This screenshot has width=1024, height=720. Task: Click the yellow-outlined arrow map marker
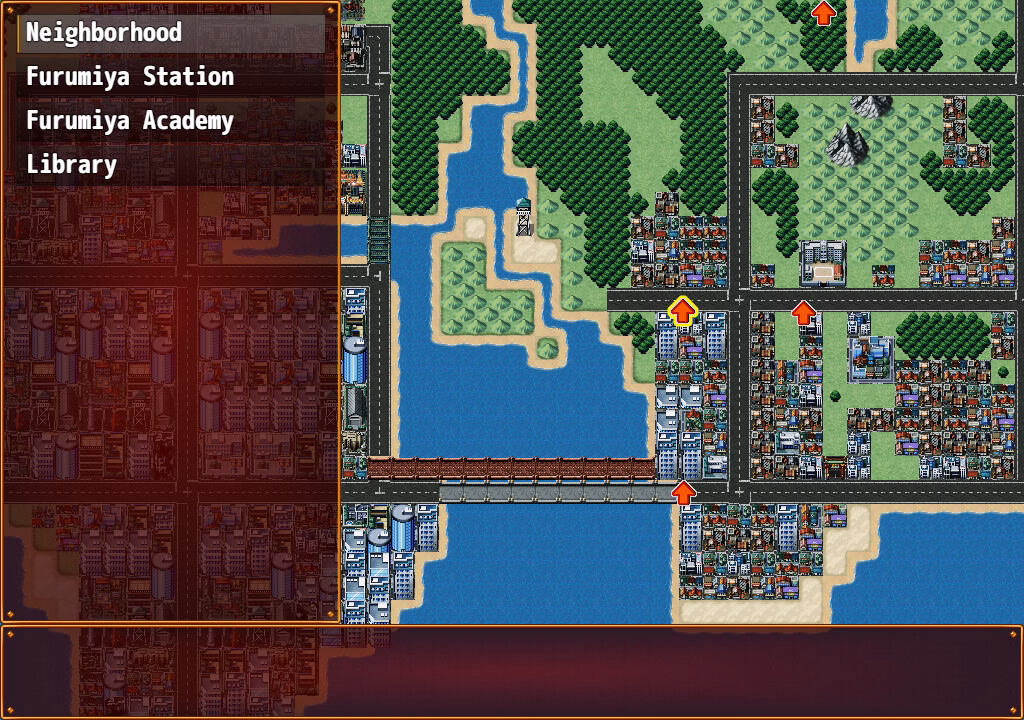coord(683,311)
